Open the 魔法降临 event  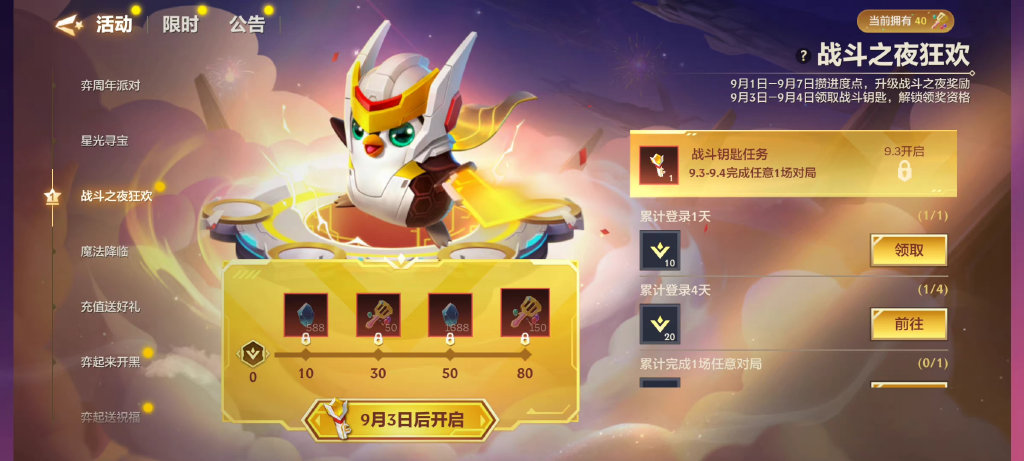click(104, 251)
